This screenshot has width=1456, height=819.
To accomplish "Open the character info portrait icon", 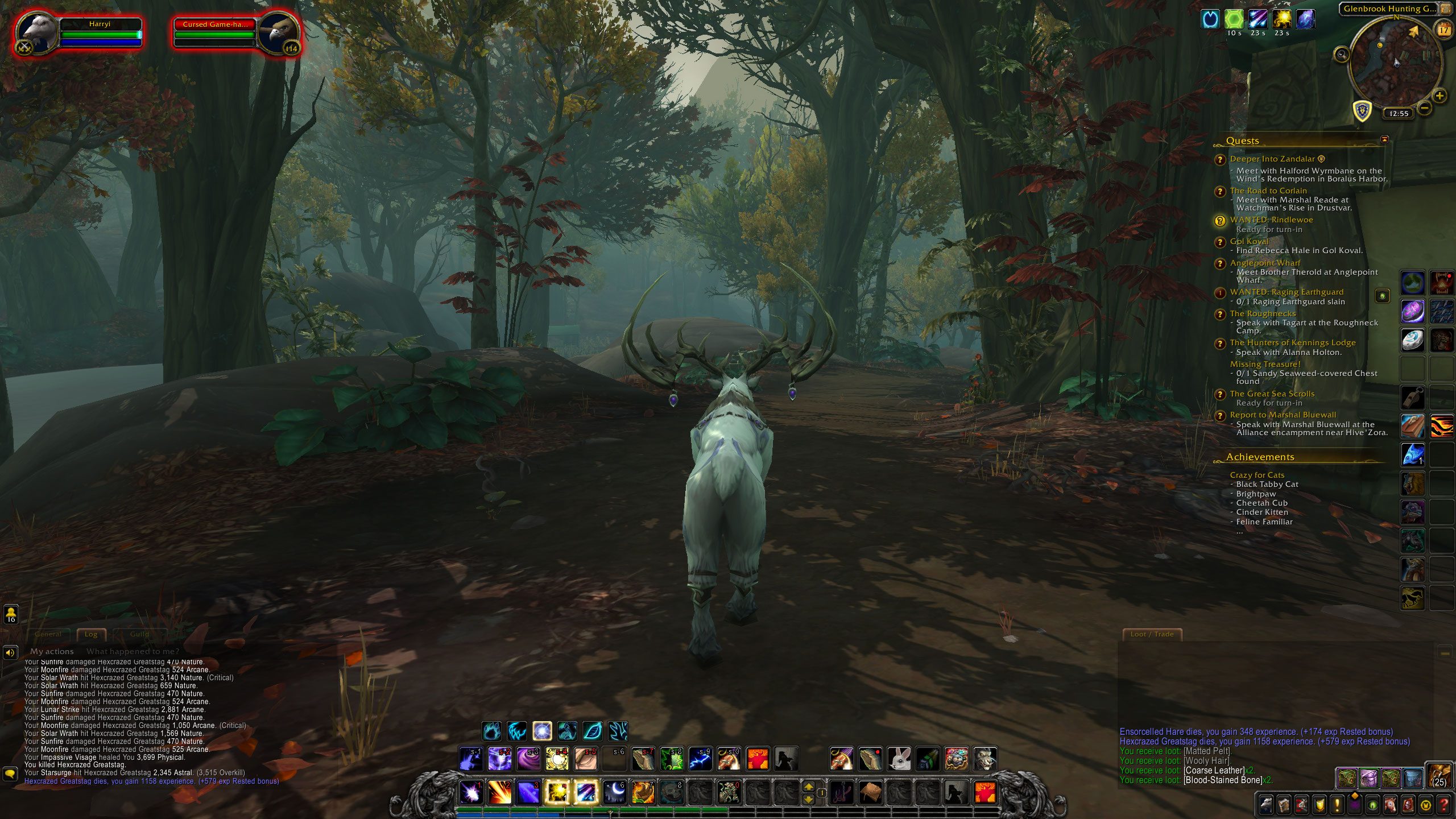I will pos(1265,804).
